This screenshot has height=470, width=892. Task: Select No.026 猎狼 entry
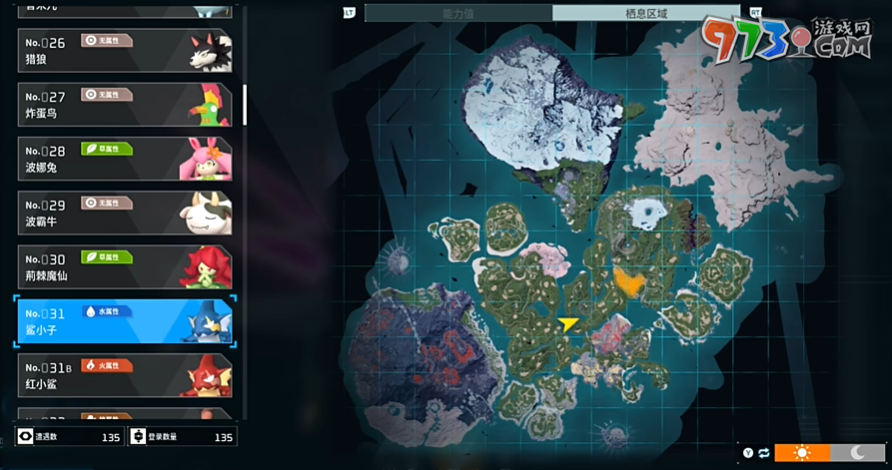point(125,50)
